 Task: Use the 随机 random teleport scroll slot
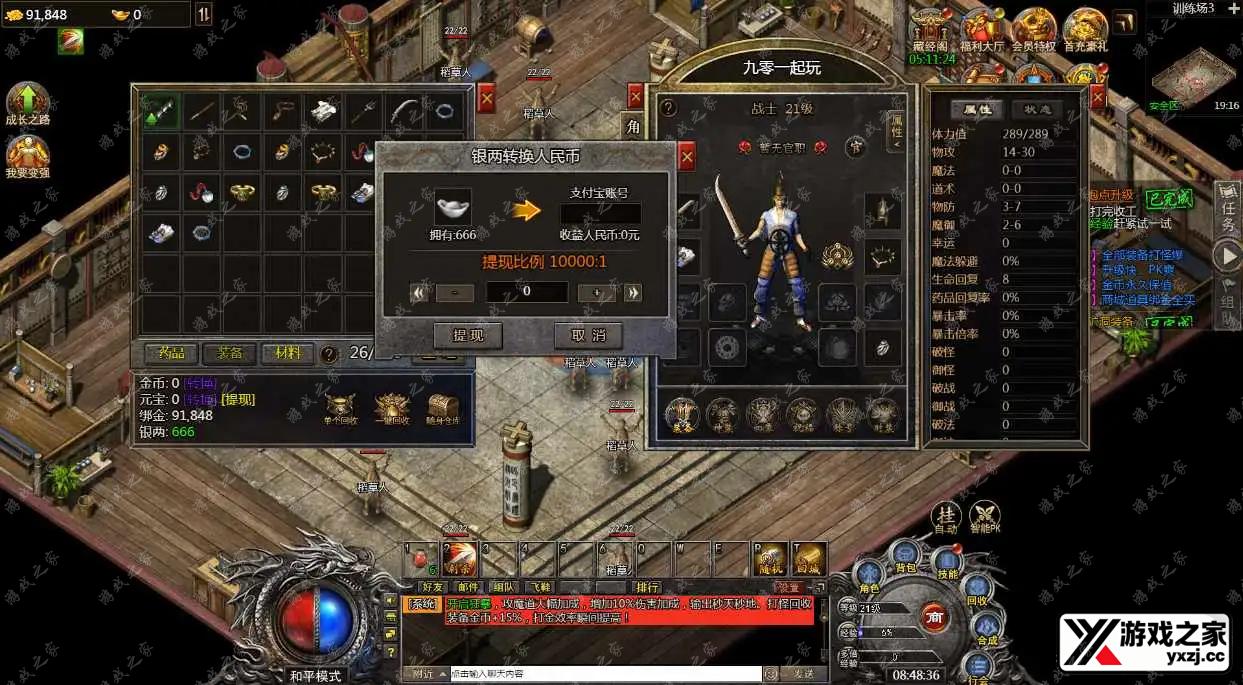770,558
